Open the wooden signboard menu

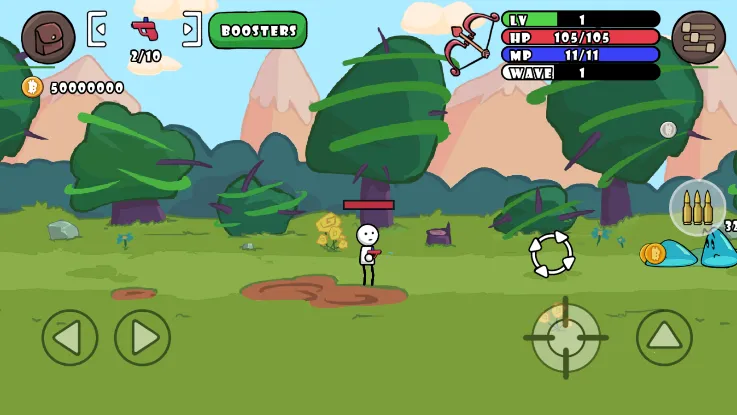(698, 37)
